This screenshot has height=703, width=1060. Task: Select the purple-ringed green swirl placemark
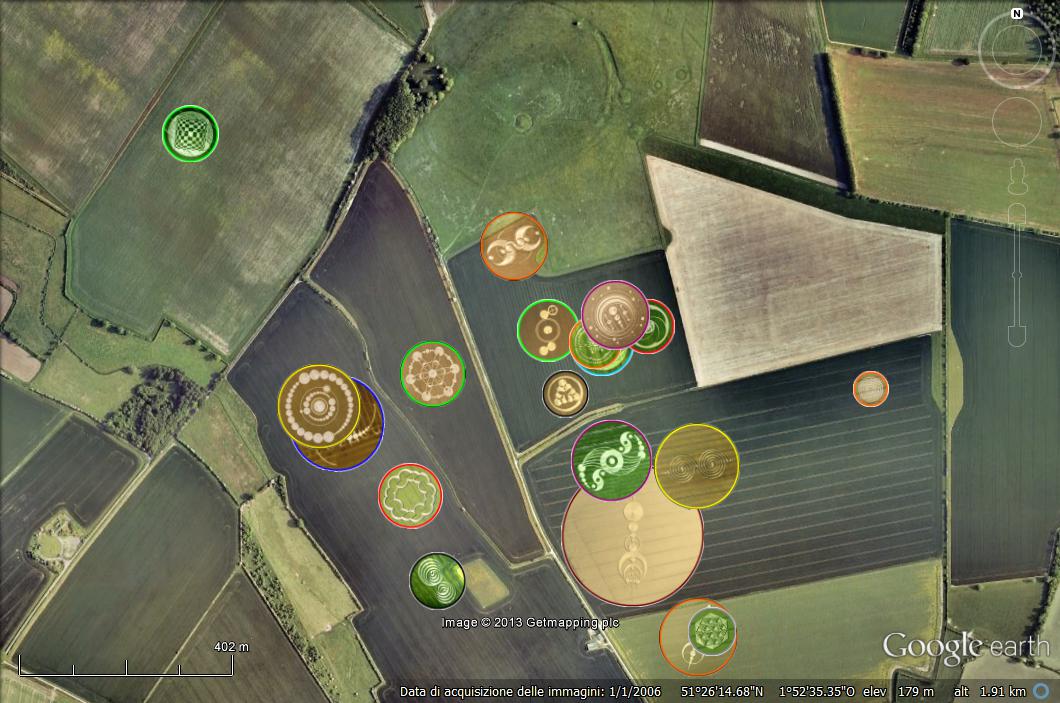pos(611,459)
